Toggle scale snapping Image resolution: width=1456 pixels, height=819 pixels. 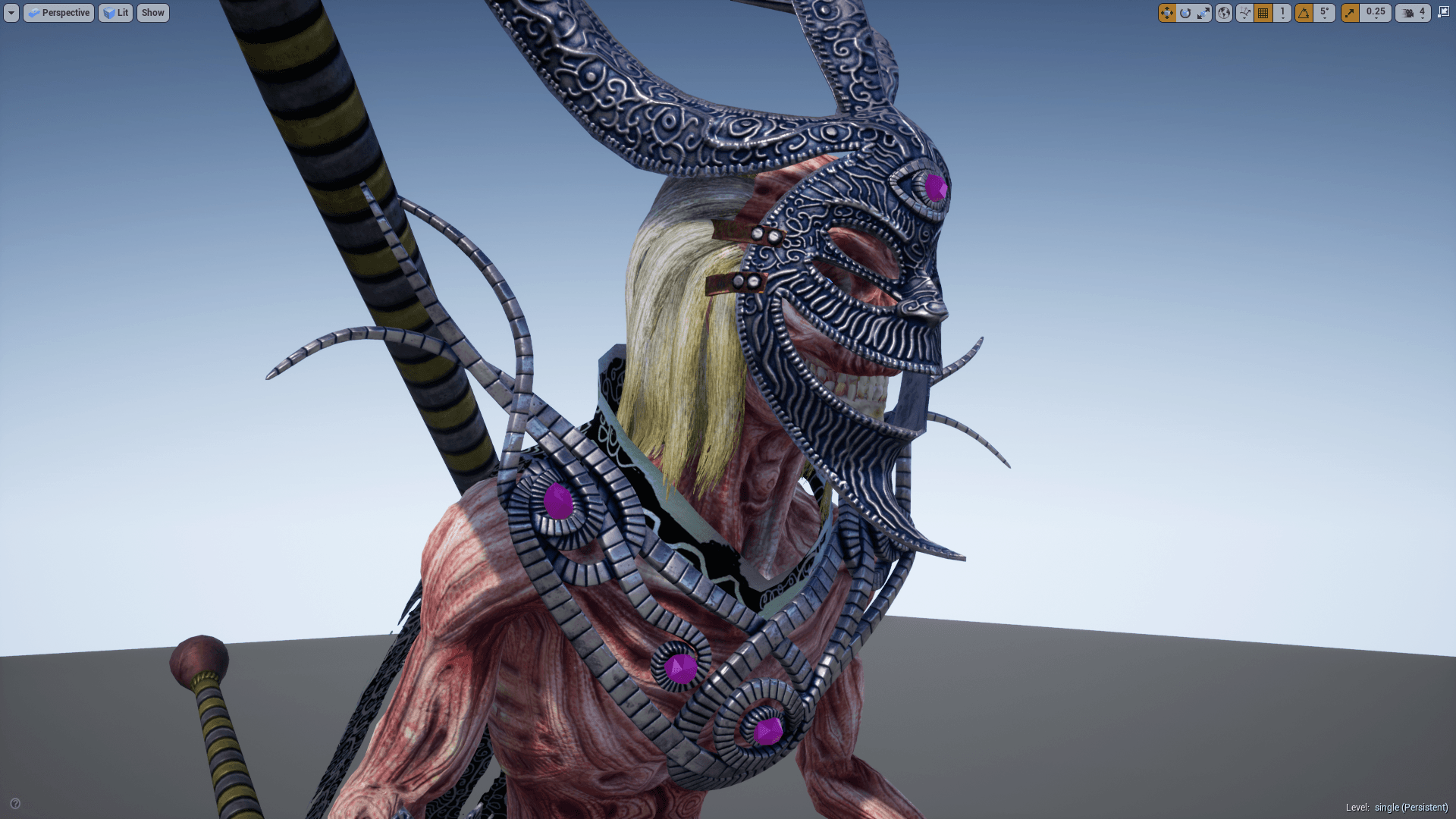(1350, 13)
